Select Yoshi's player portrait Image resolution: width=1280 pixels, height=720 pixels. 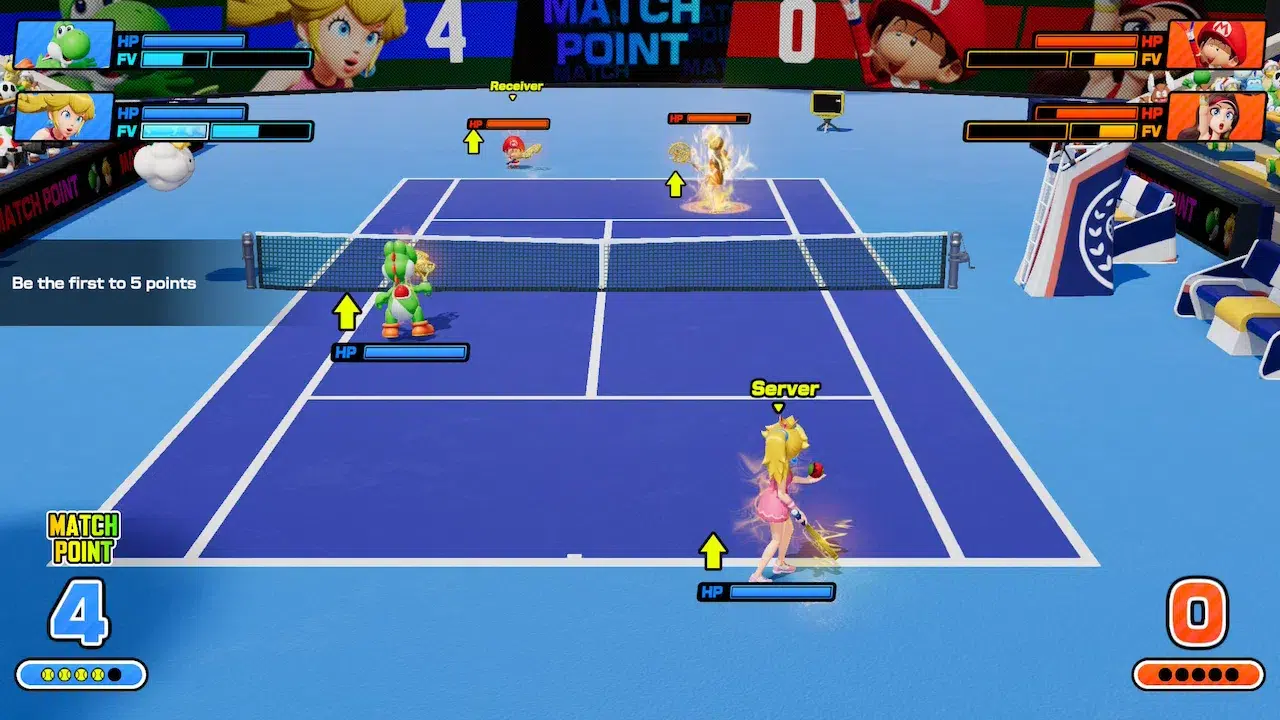click(63, 45)
